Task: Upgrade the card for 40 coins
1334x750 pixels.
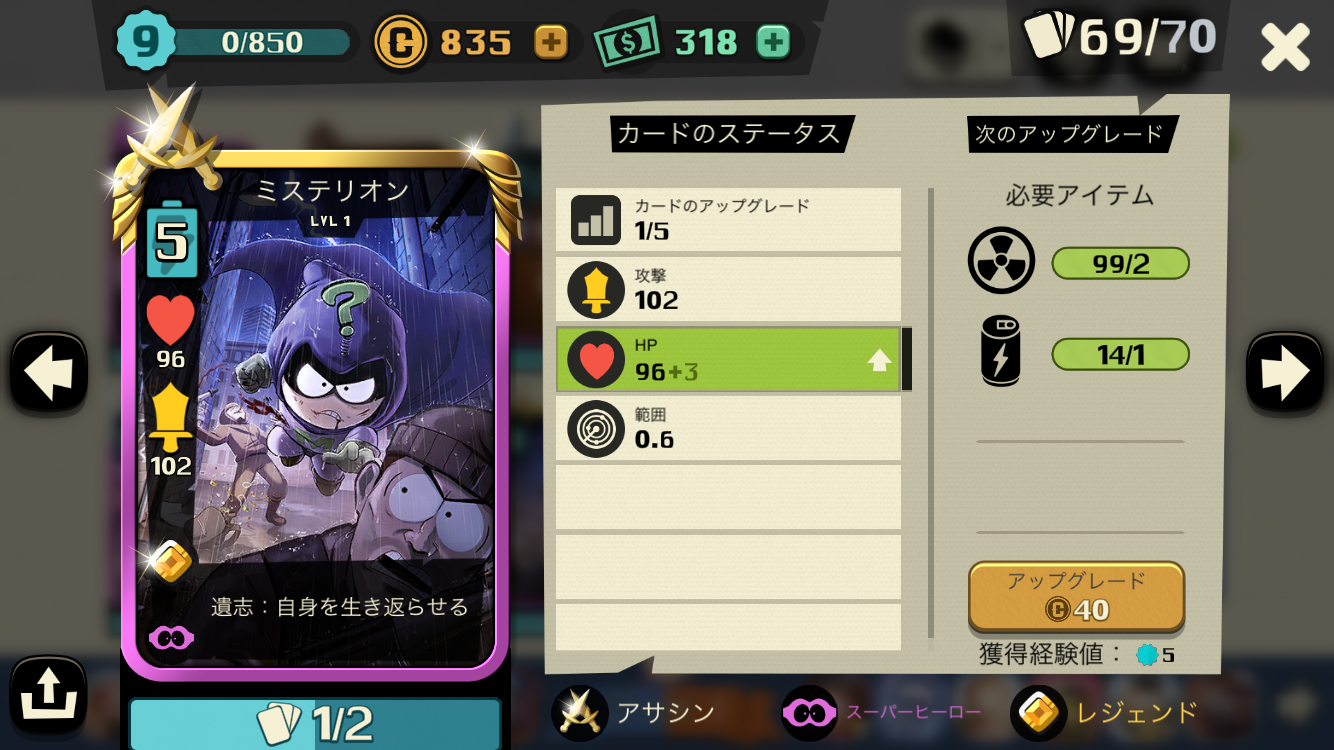Action: pyautogui.click(x=1076, y=596)
